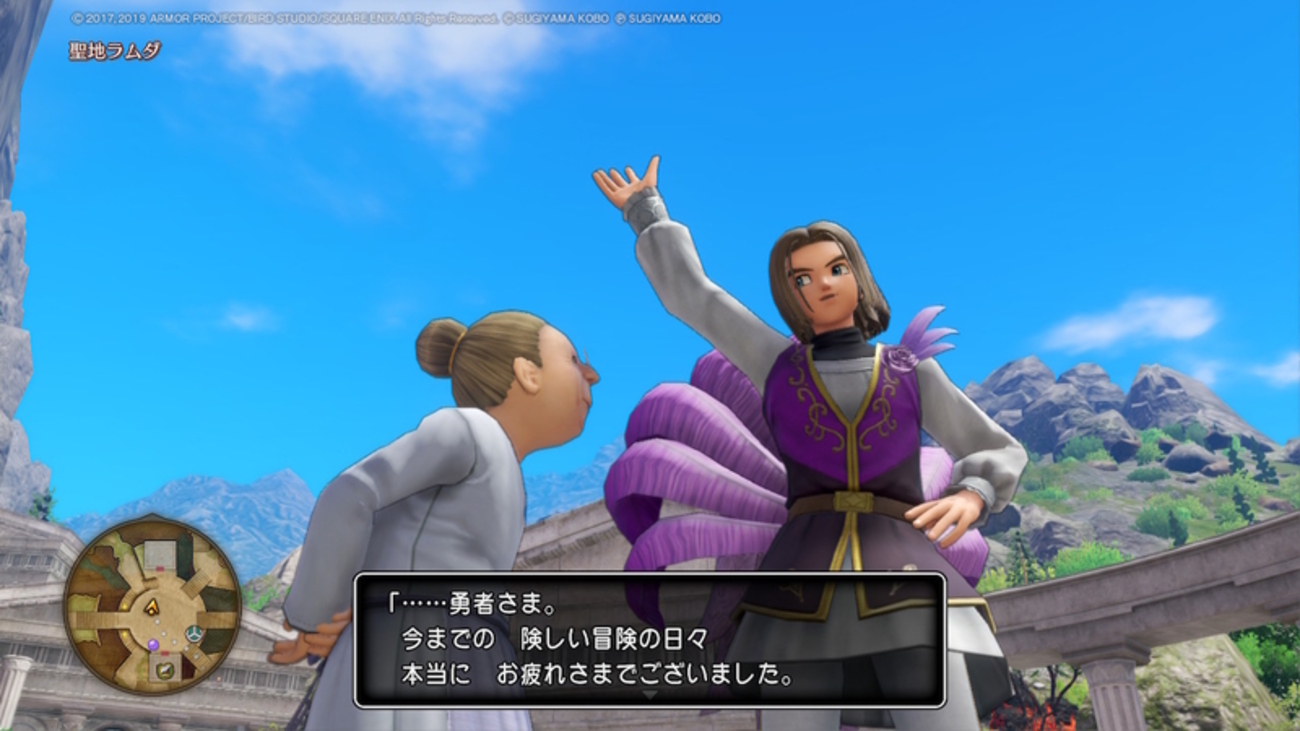Screen dimensions: 1300x731
Task: Select the teal campsite emblem on the minimap
Action: click(x=194, y=633)
